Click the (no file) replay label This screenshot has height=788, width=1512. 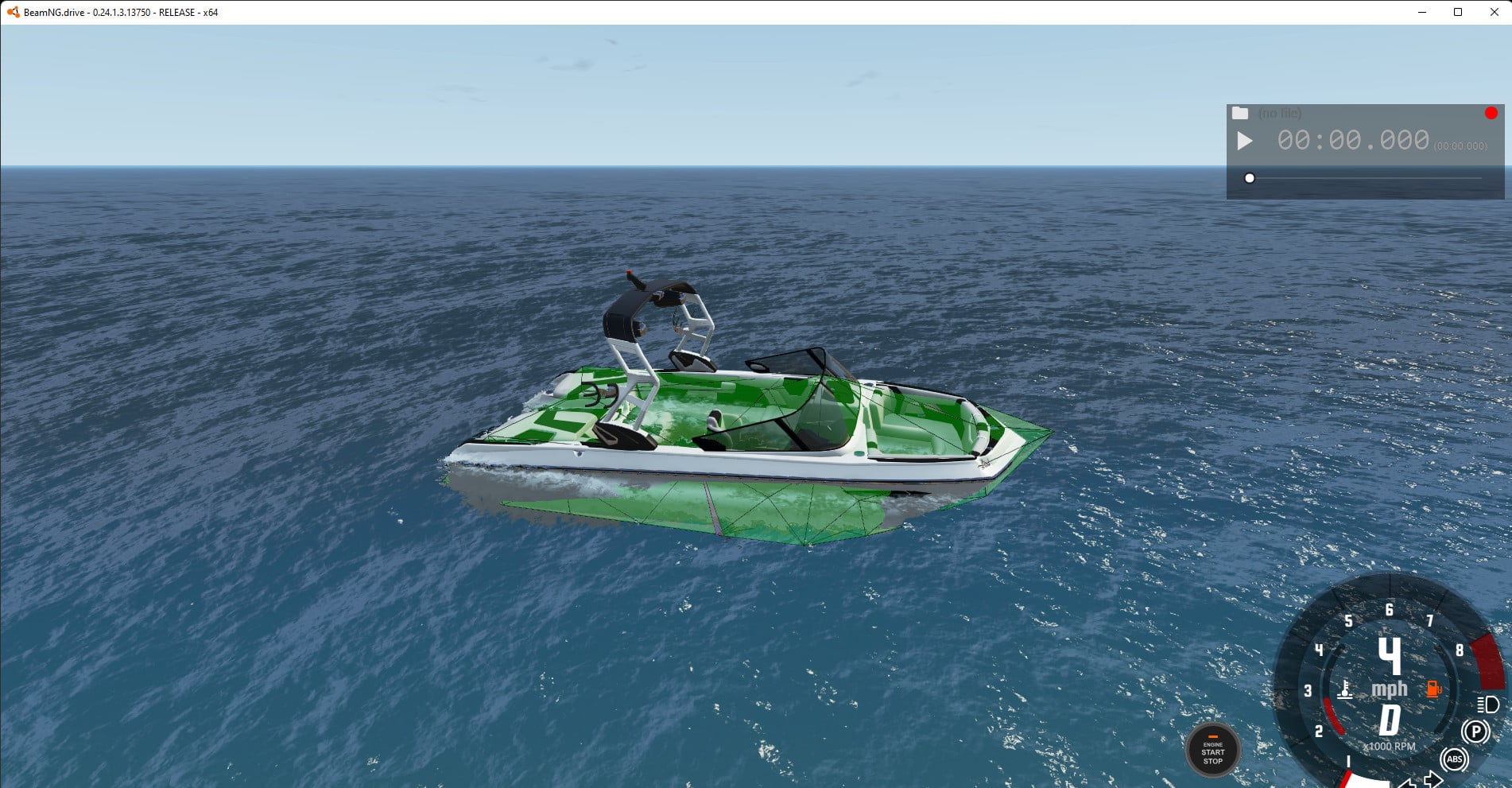coord(1281,114)
